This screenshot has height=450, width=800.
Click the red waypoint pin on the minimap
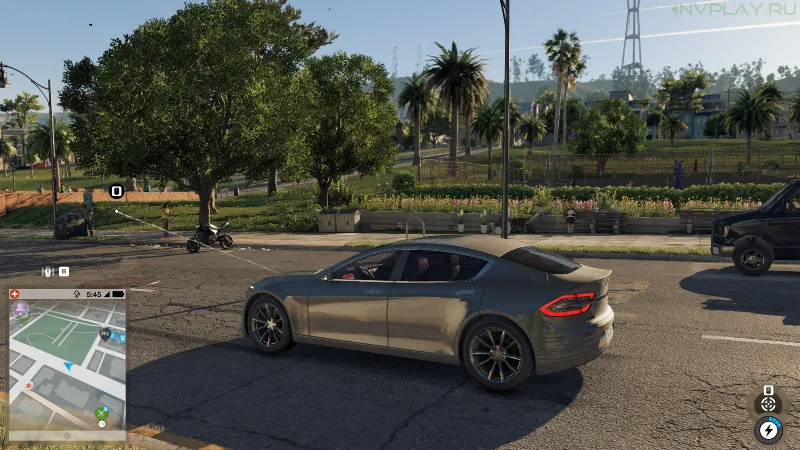tap(28, 385)
